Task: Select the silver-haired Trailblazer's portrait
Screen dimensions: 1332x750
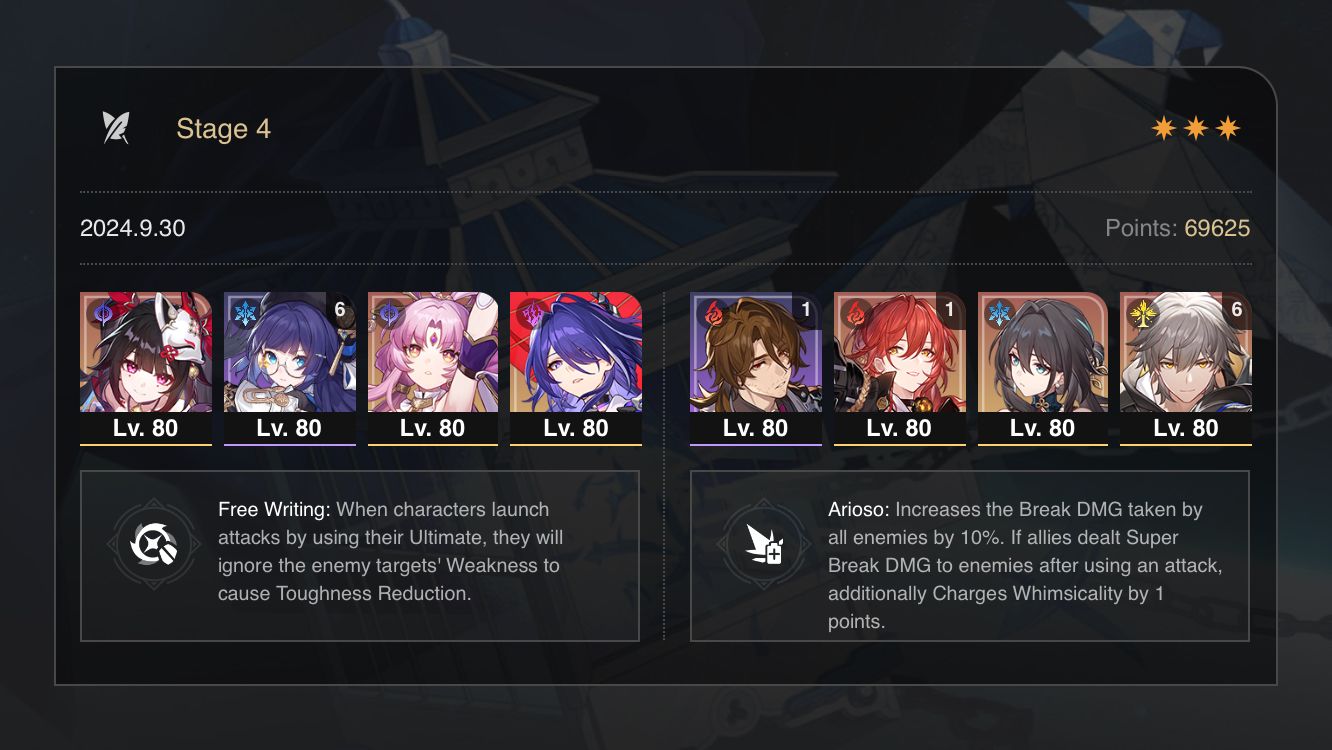Action: tap(1186, 355)
